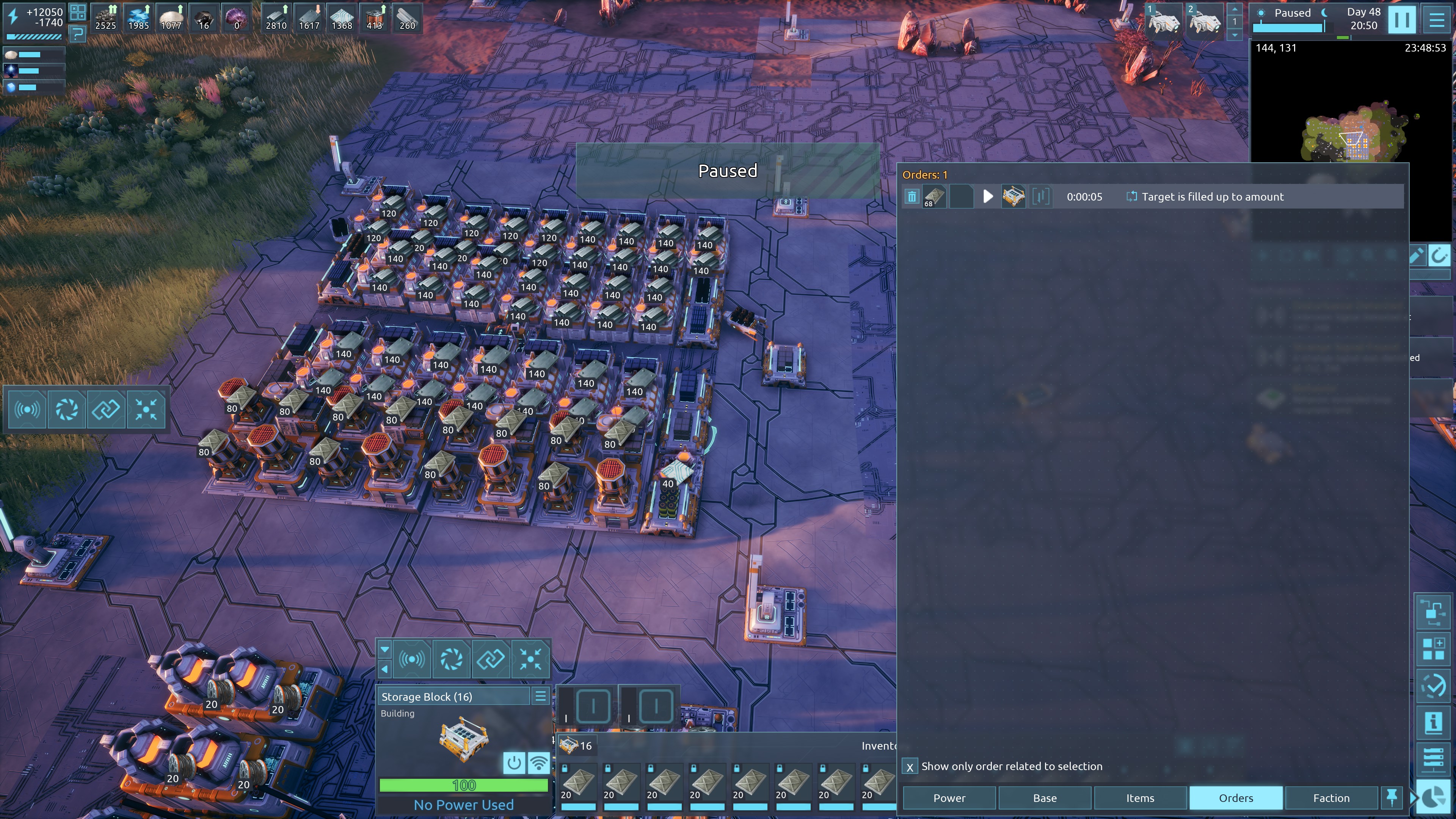Screen dimensions: 1456x819
Task: Open the Storage Block options menu
Action: coord(540,697)
